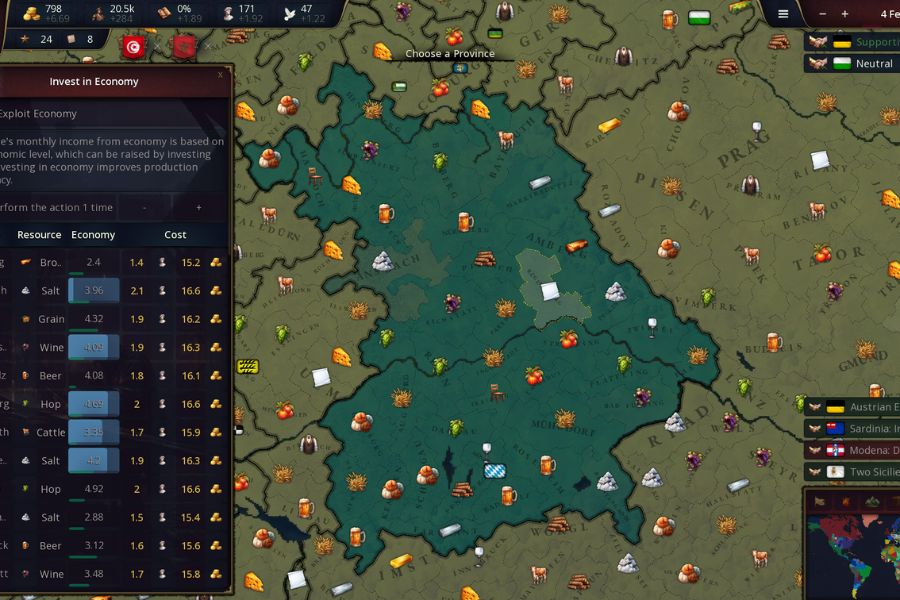The width and height of the screenshot is (900, 600).
Task: Slow game speed with the minus button
Action: coord(822,14)
